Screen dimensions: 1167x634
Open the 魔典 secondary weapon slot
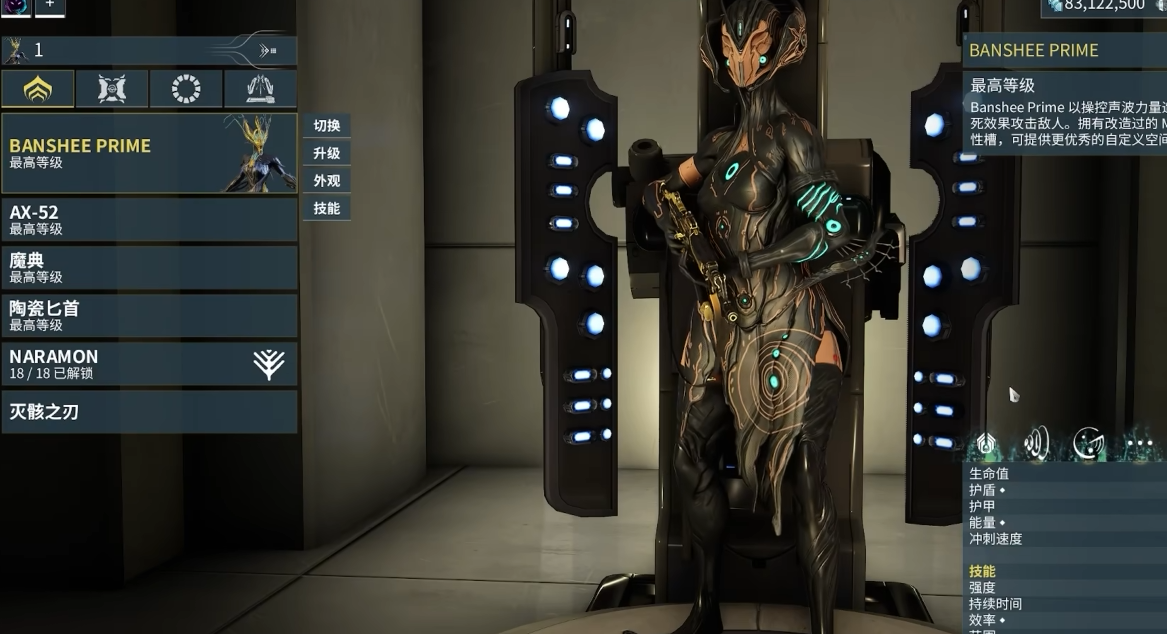click(149, 267)
